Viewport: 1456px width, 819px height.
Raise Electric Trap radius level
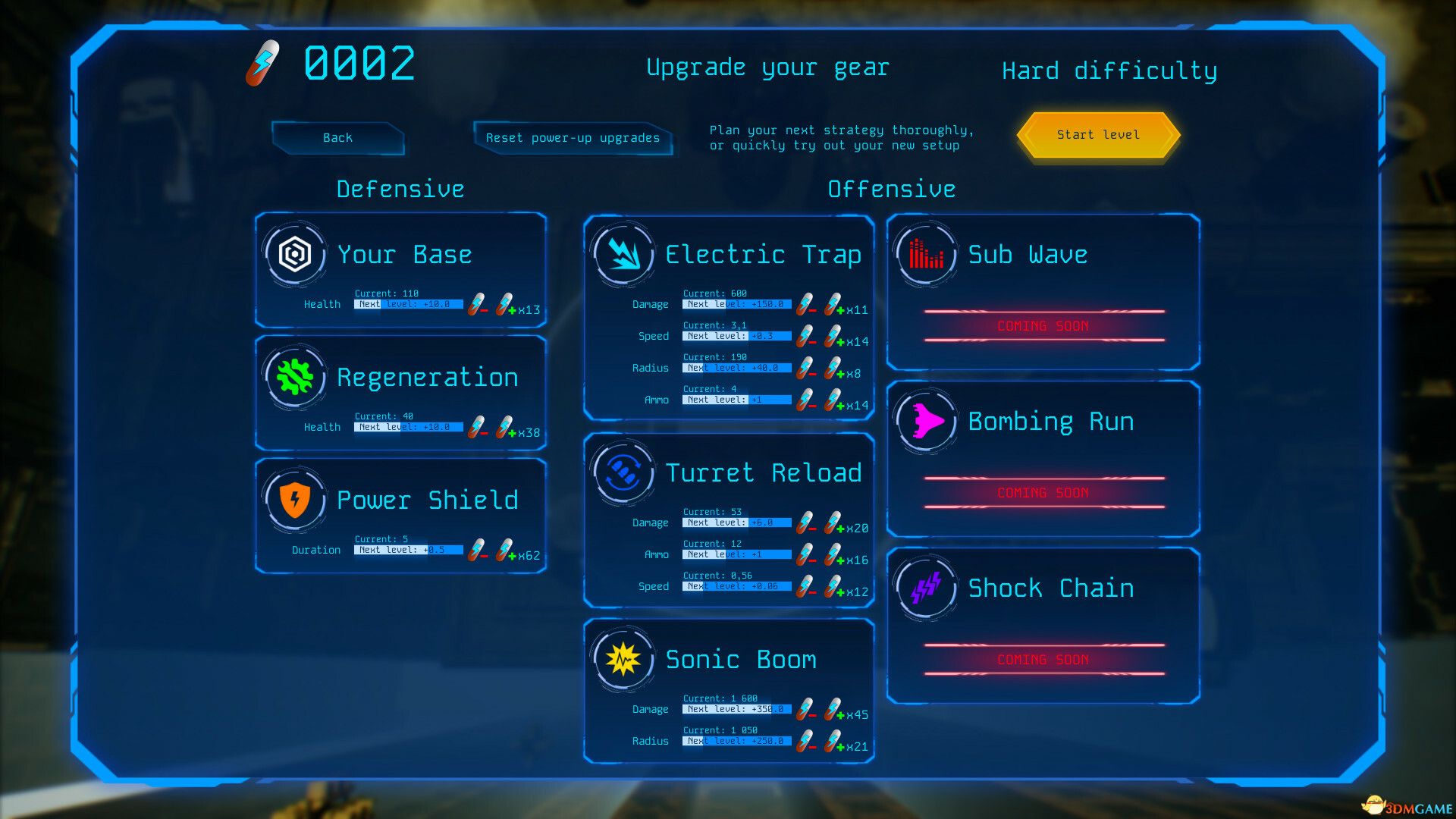833,369
